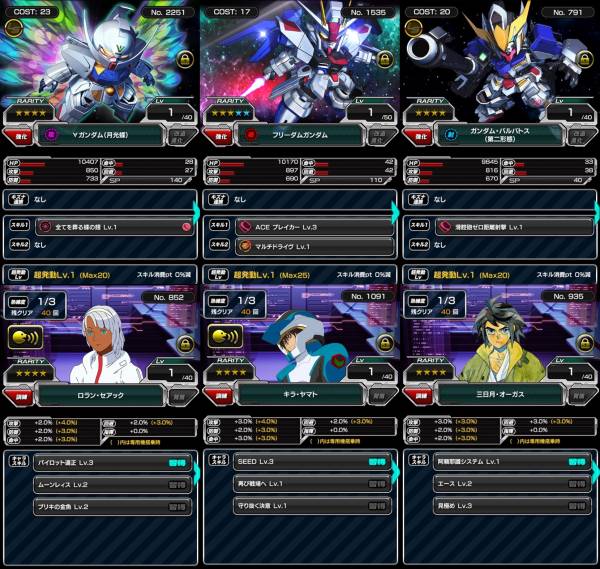This screenshot has width=600, height=569.
Task: Tap the 強化 button for Gundam Barbatos
Action: click(416, 133)
